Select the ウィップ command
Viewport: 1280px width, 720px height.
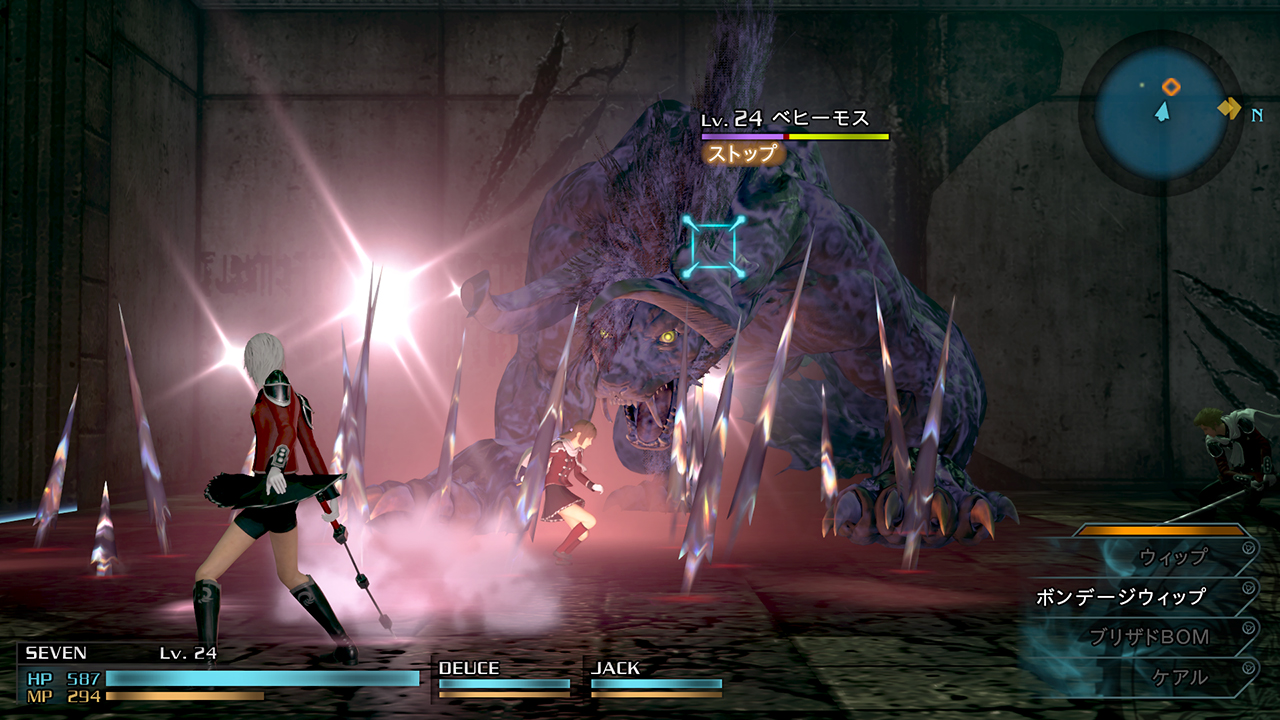coord(1173,556)
